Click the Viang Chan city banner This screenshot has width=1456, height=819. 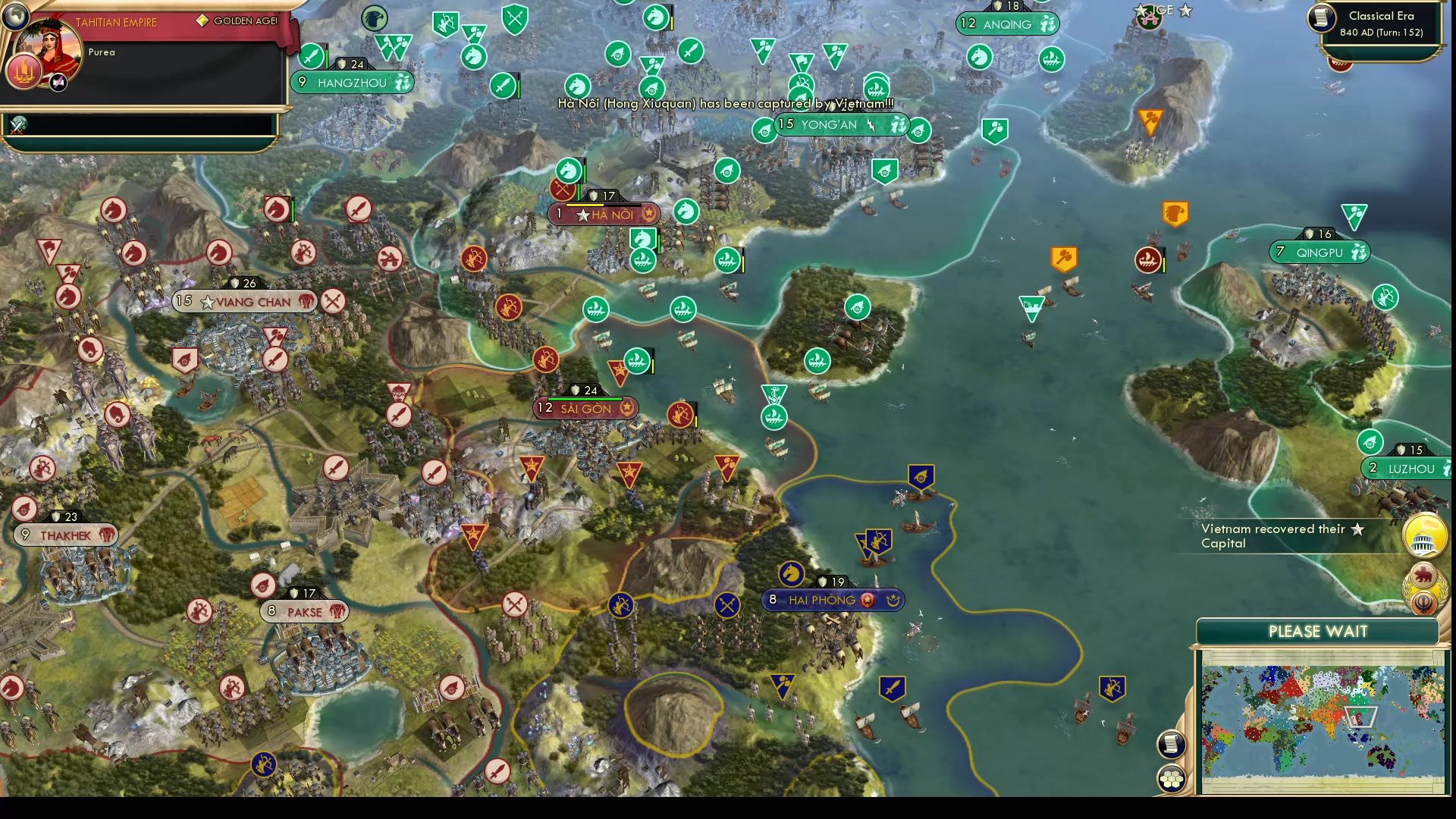point(244,301)
